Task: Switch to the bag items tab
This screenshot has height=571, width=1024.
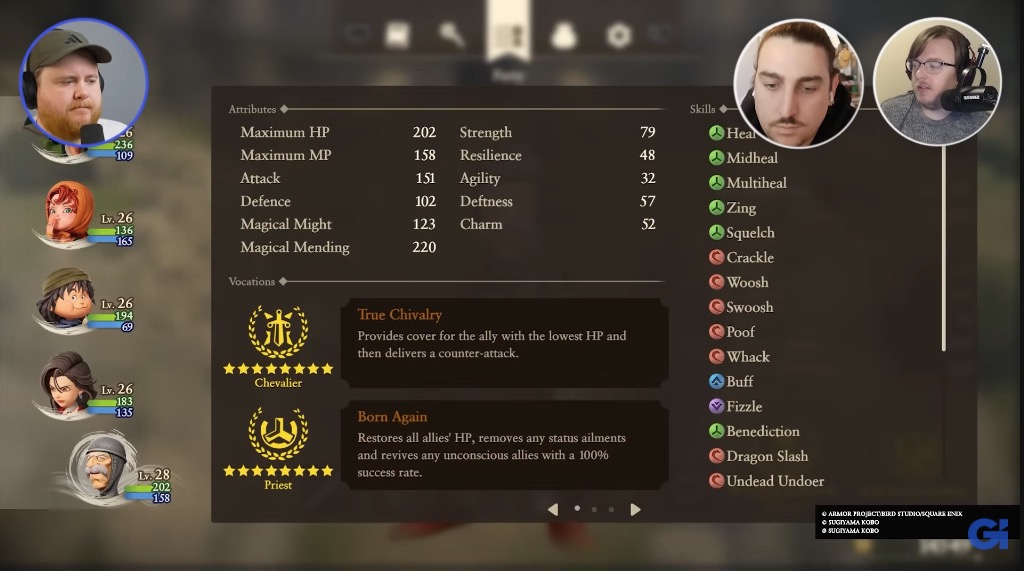Action: coord(564,36)
